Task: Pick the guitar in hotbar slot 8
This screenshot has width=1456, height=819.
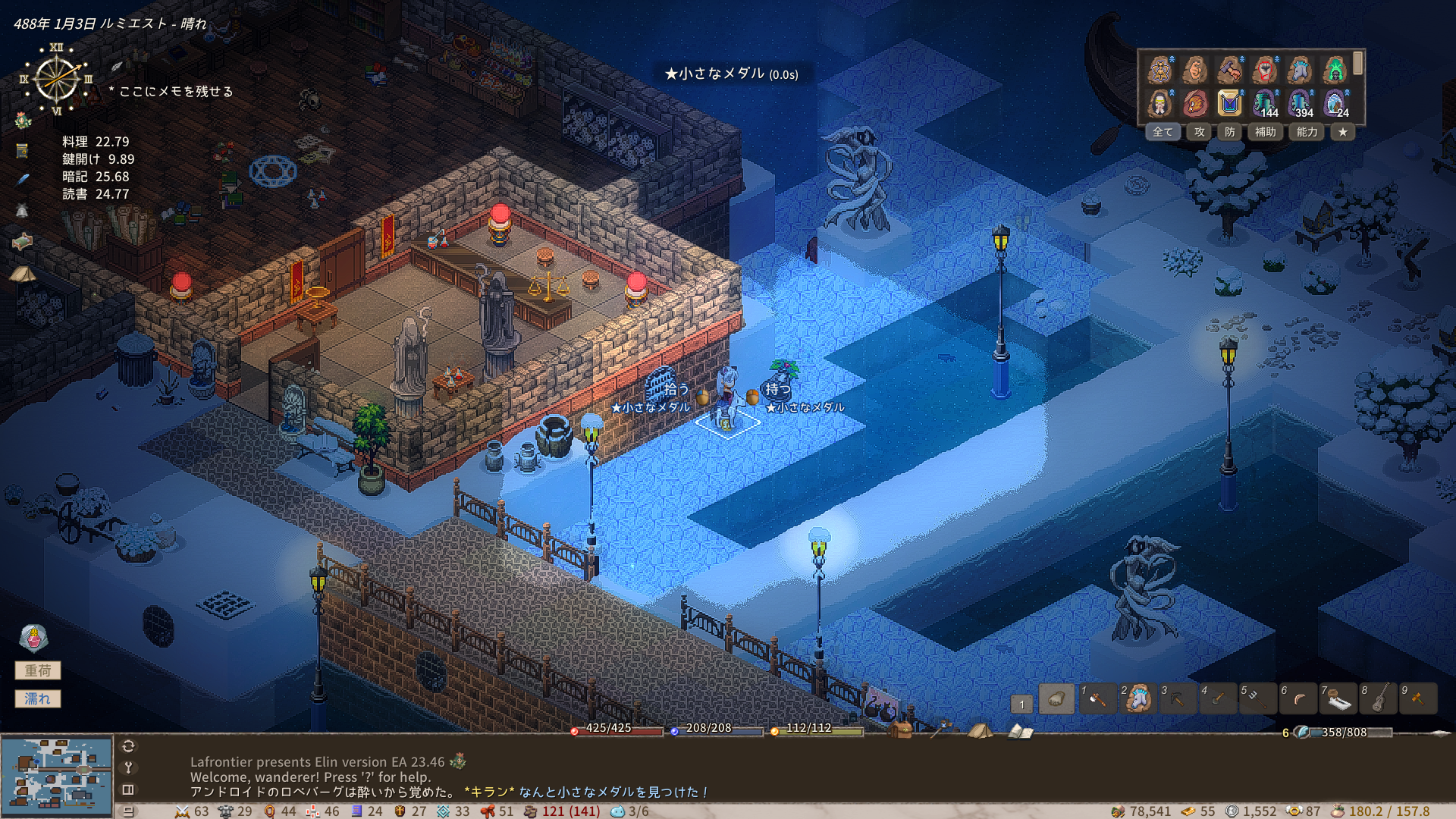Action: (x=1379, y=698)
